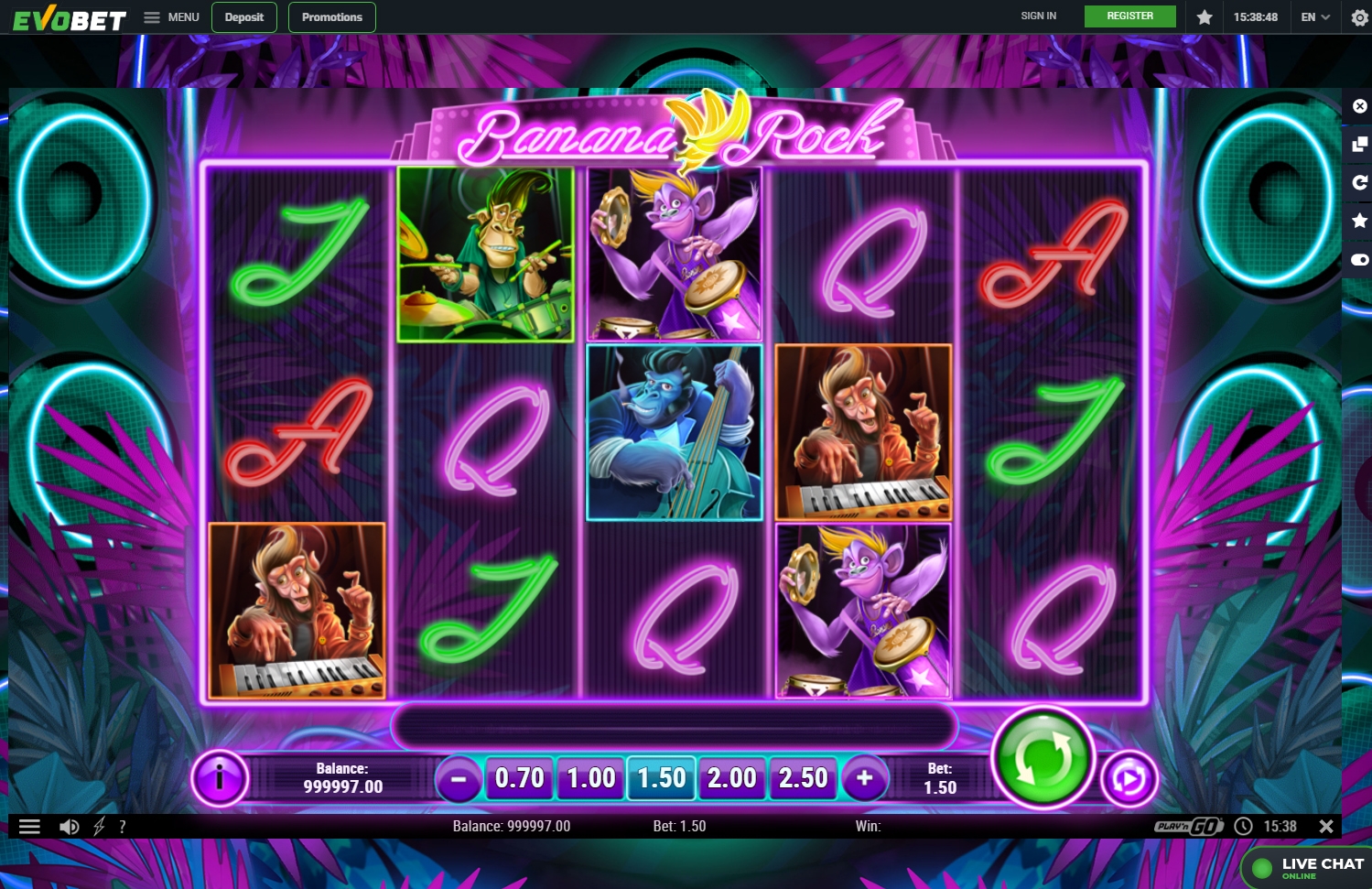
Task: Click the Play'n GO logo
Action: [x=1189, y=825]
